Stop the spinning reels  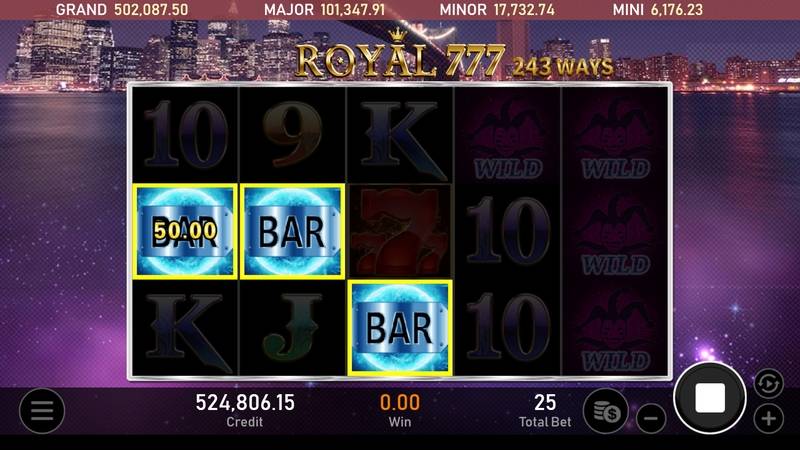coord(709,398)
